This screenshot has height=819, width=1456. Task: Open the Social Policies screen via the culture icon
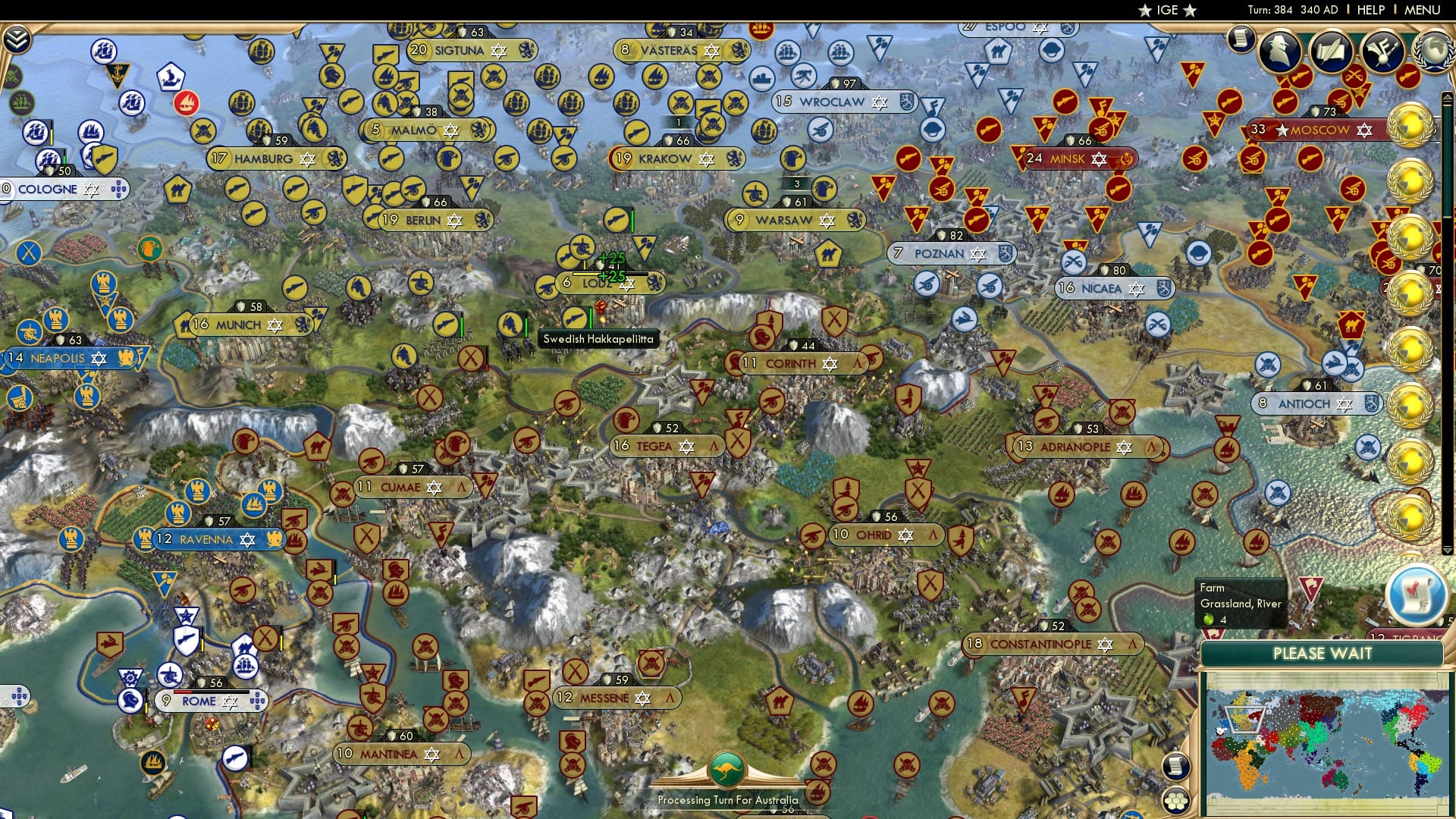point(1330,49)
